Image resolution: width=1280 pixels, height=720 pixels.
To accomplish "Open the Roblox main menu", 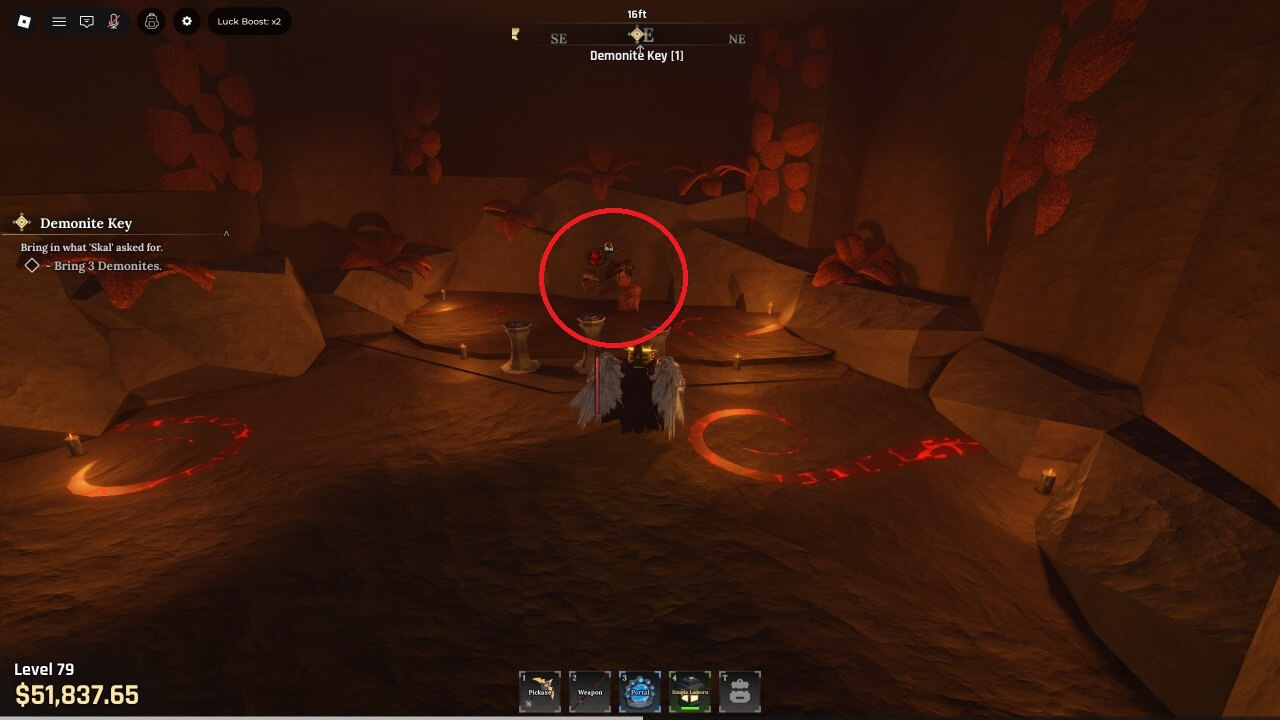I will pyautogui.click(x=24, y=21).
